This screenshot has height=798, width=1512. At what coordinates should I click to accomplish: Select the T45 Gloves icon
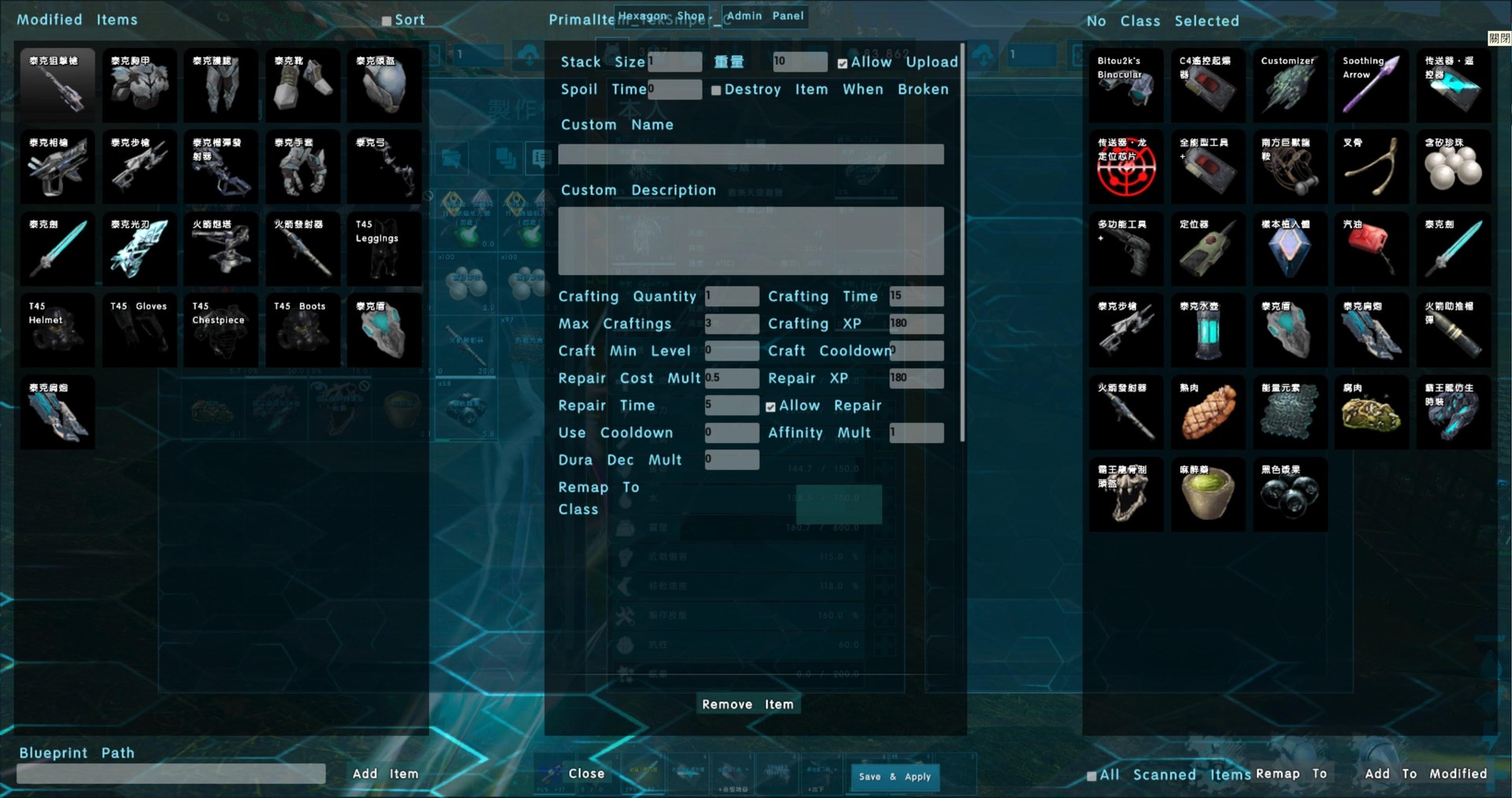point(139,330)
